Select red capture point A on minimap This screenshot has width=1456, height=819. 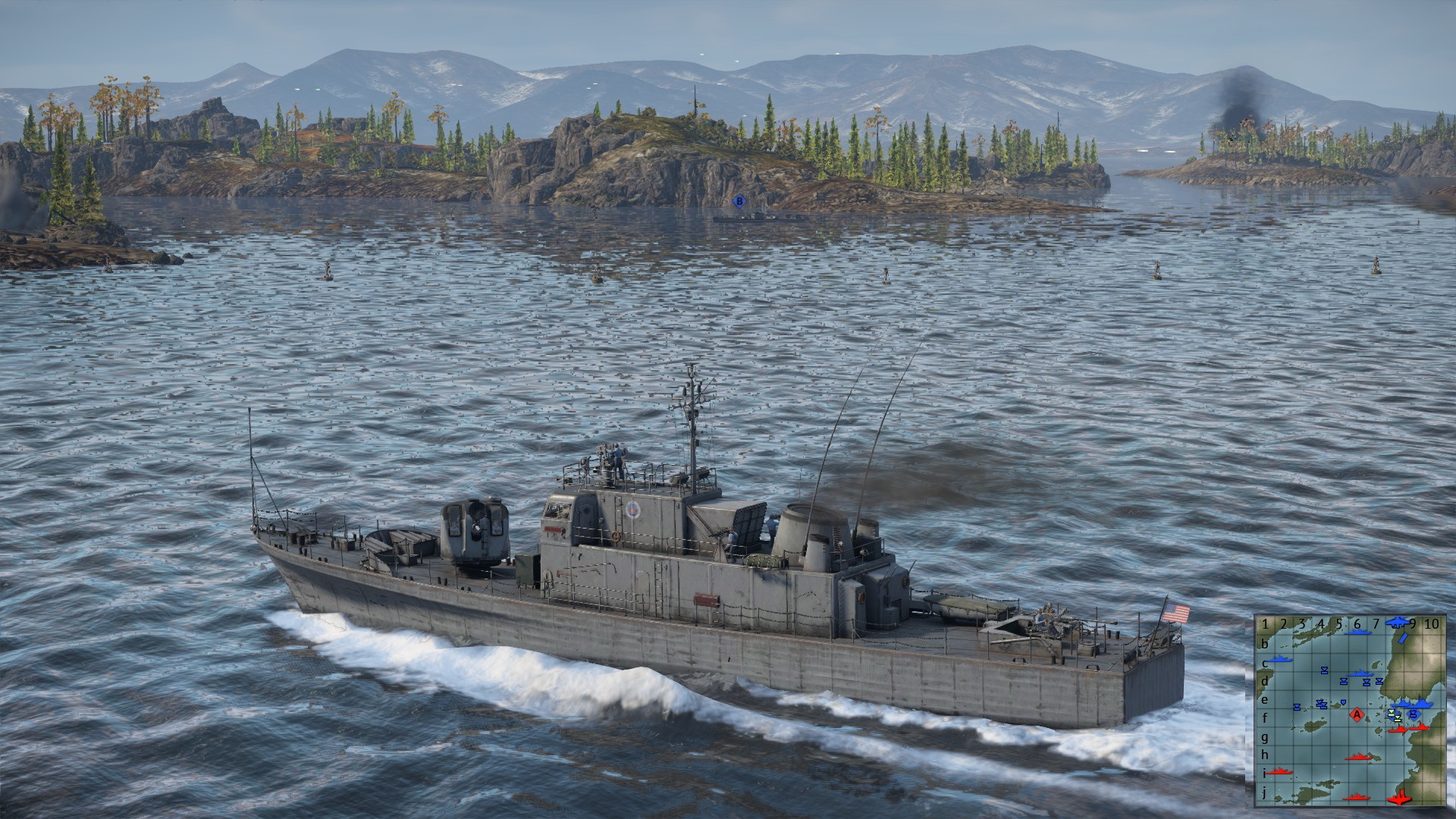pos(1357,714)
